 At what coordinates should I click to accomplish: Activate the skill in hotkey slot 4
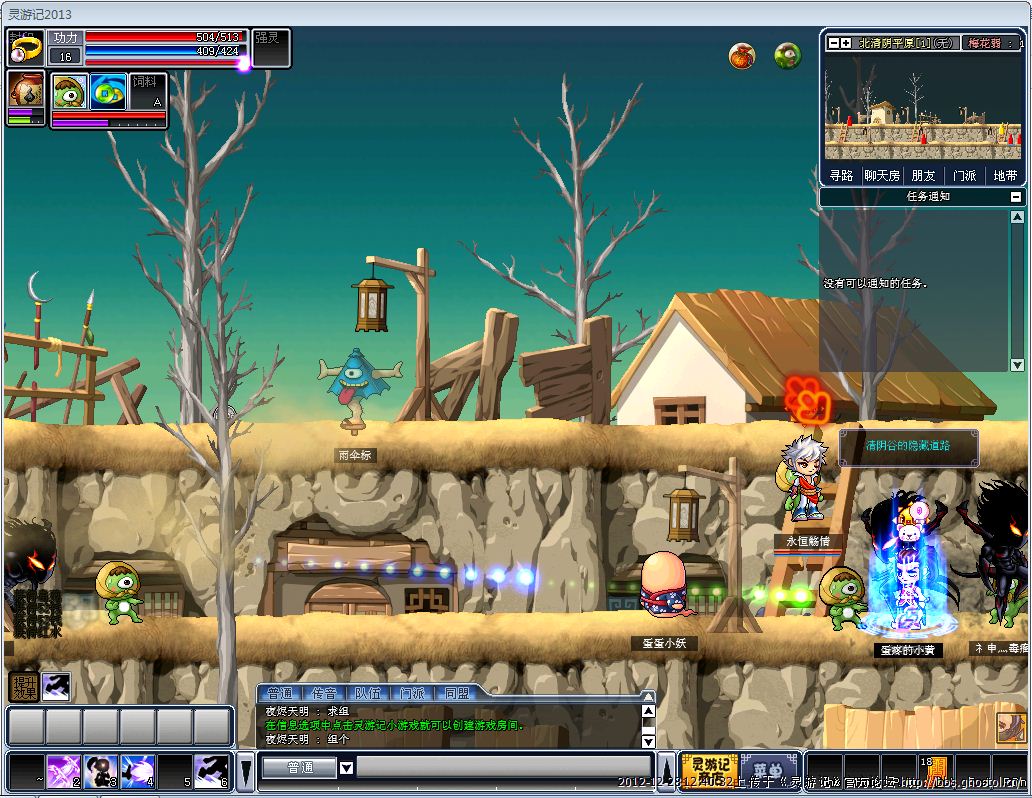pyautogui.click(x=137, y=770)
